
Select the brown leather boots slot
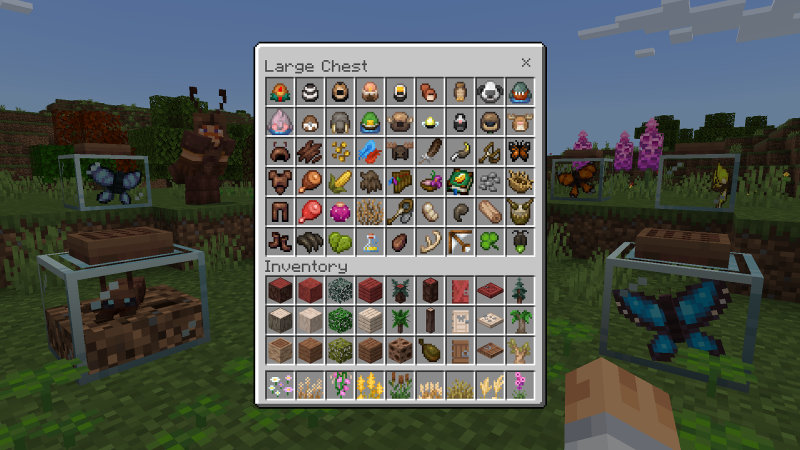(x=280, y=243)
